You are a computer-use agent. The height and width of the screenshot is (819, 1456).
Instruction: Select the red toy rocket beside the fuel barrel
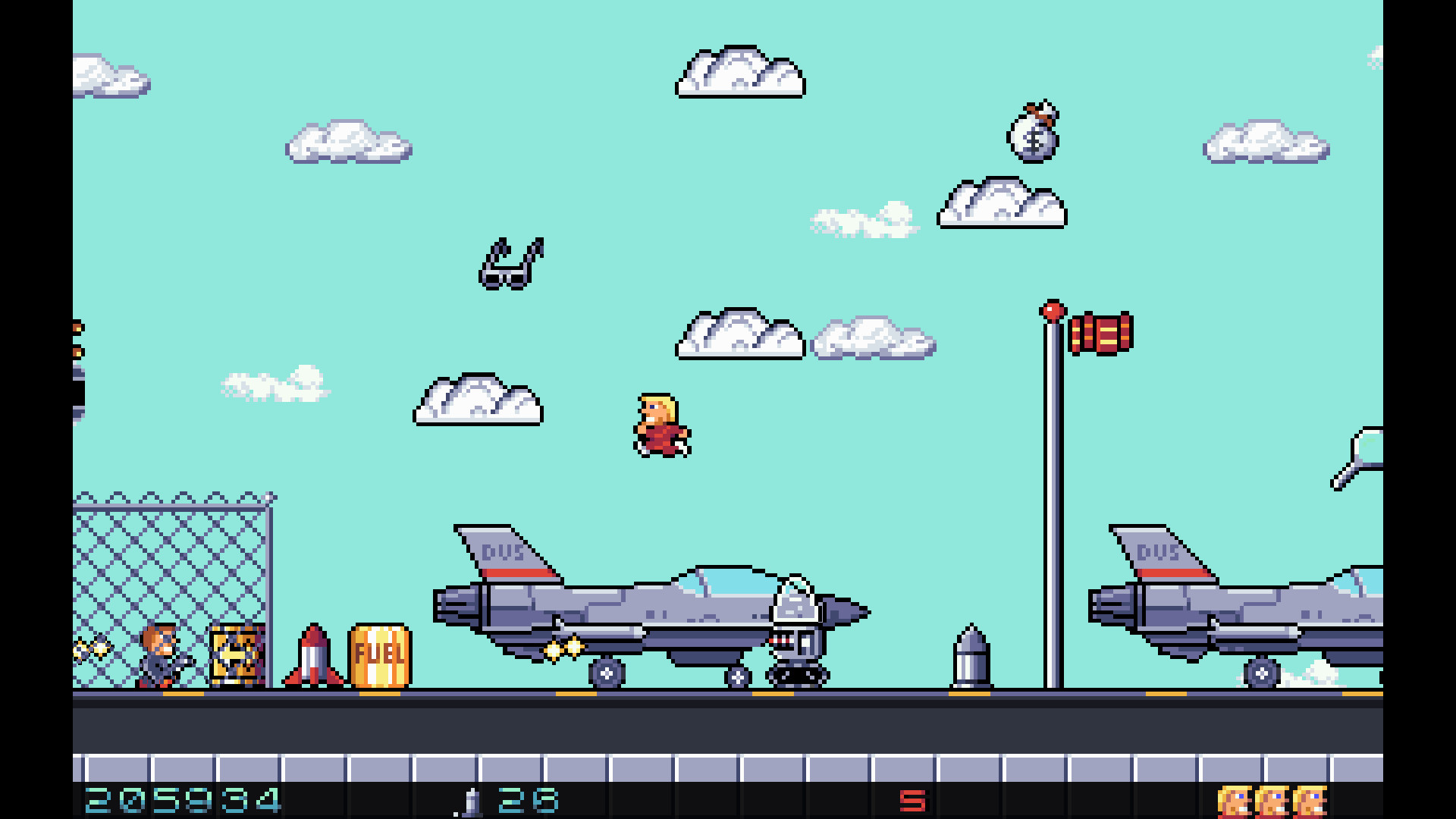pyautogui.click(x=314, y=660)
